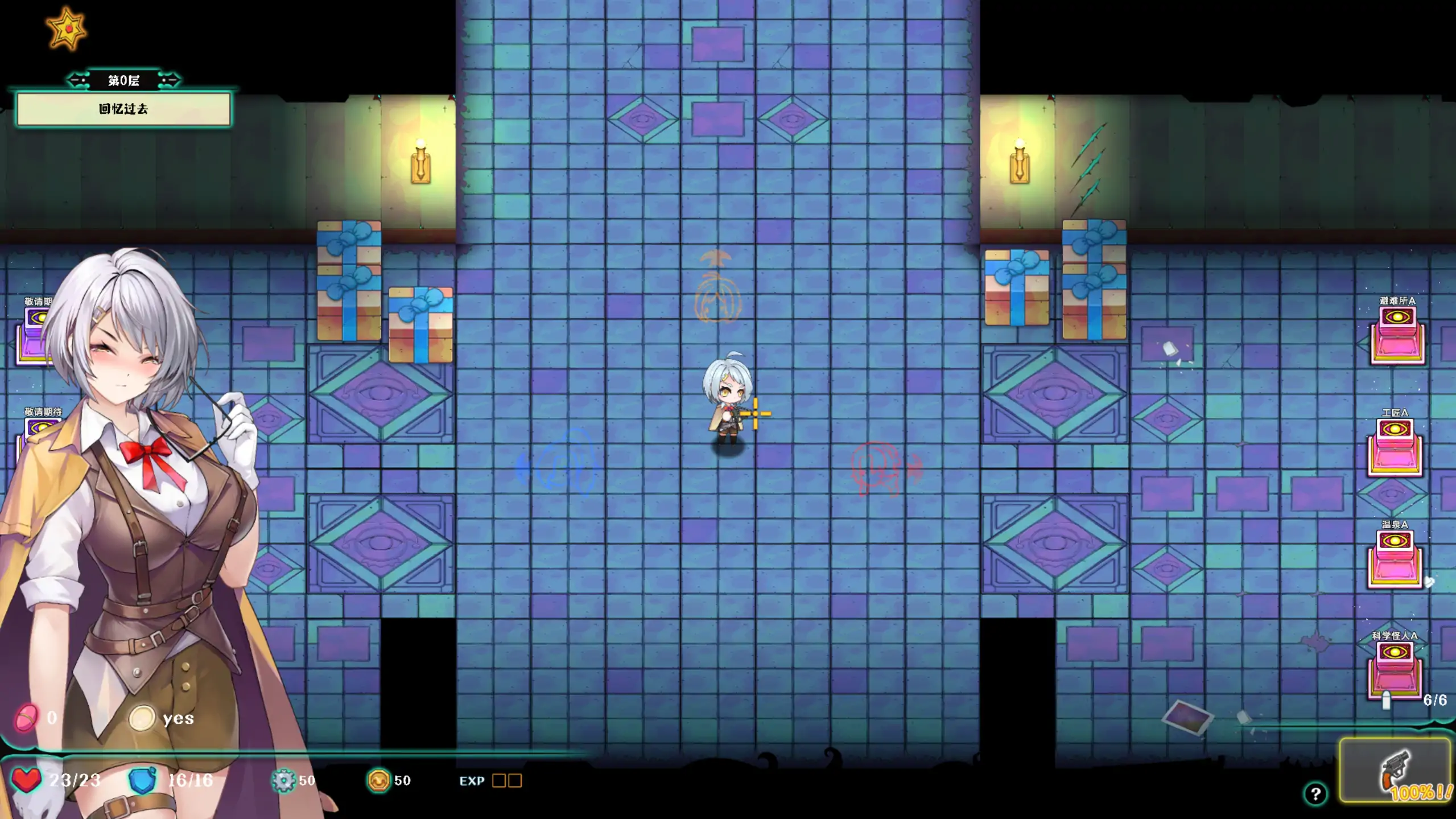Select the revolver weapon slot
Screen dimensions: 1456x819
click(x=1395, y=770)
